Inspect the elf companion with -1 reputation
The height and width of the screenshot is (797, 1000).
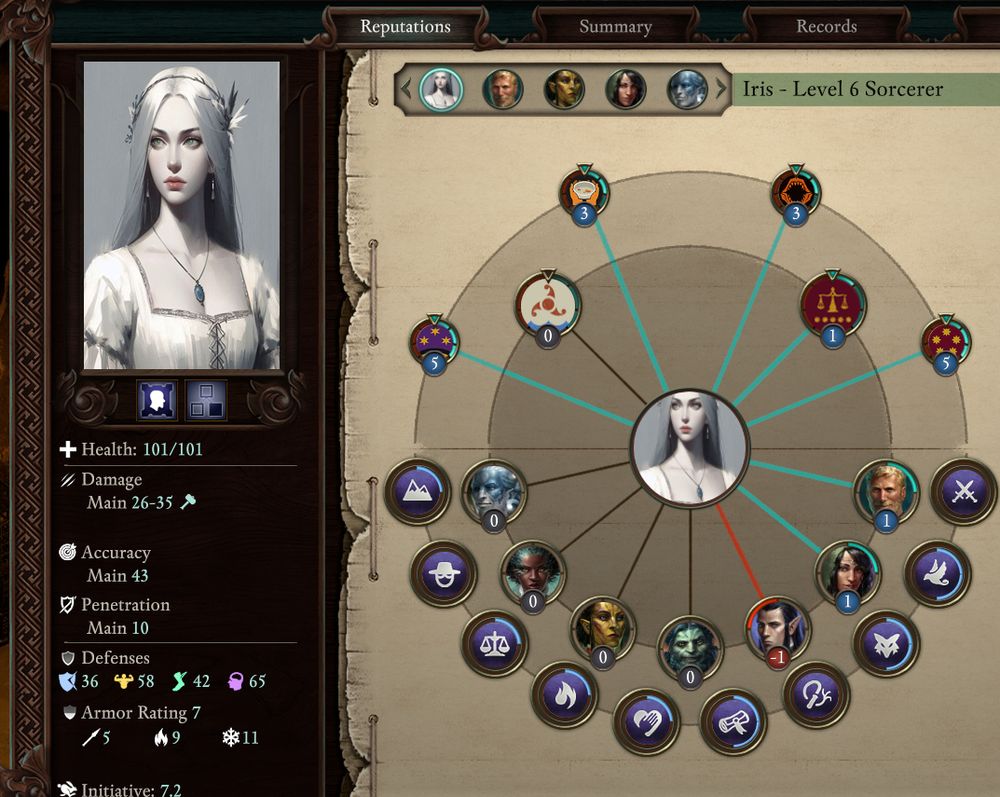778,629
